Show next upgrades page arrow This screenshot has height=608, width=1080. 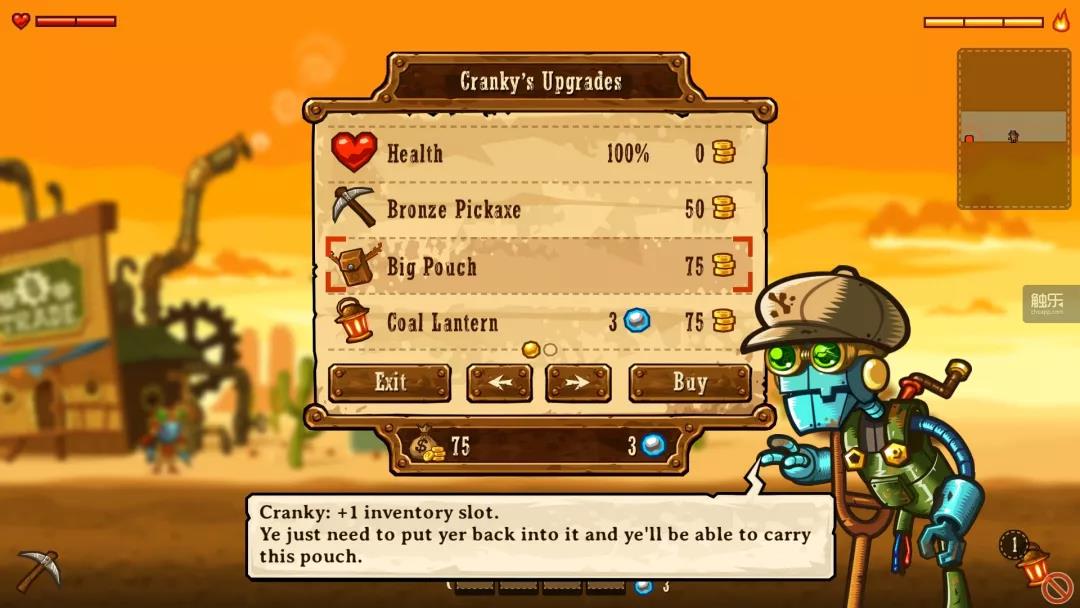pyautogui.click(x=578, y=383)
